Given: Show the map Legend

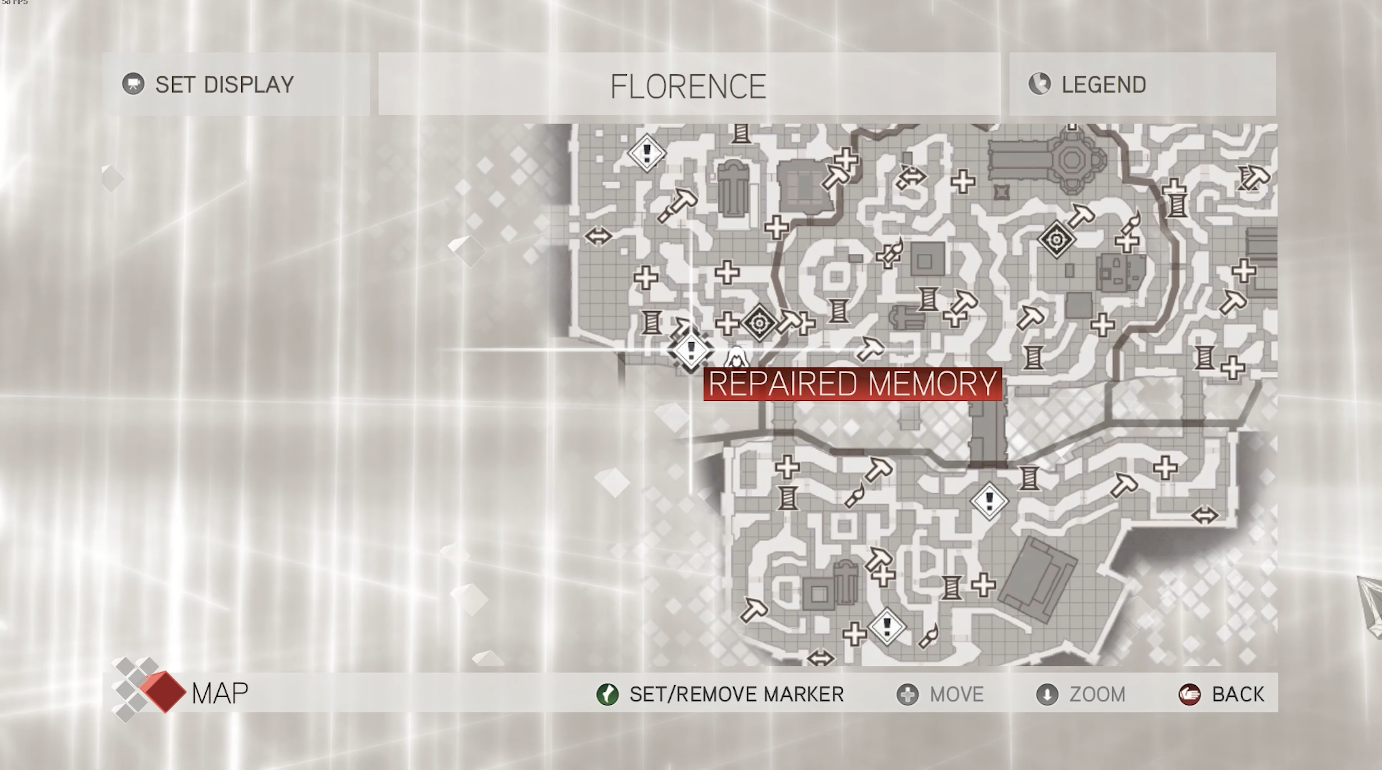Looking at the screenshot, I should (1102, 85).
